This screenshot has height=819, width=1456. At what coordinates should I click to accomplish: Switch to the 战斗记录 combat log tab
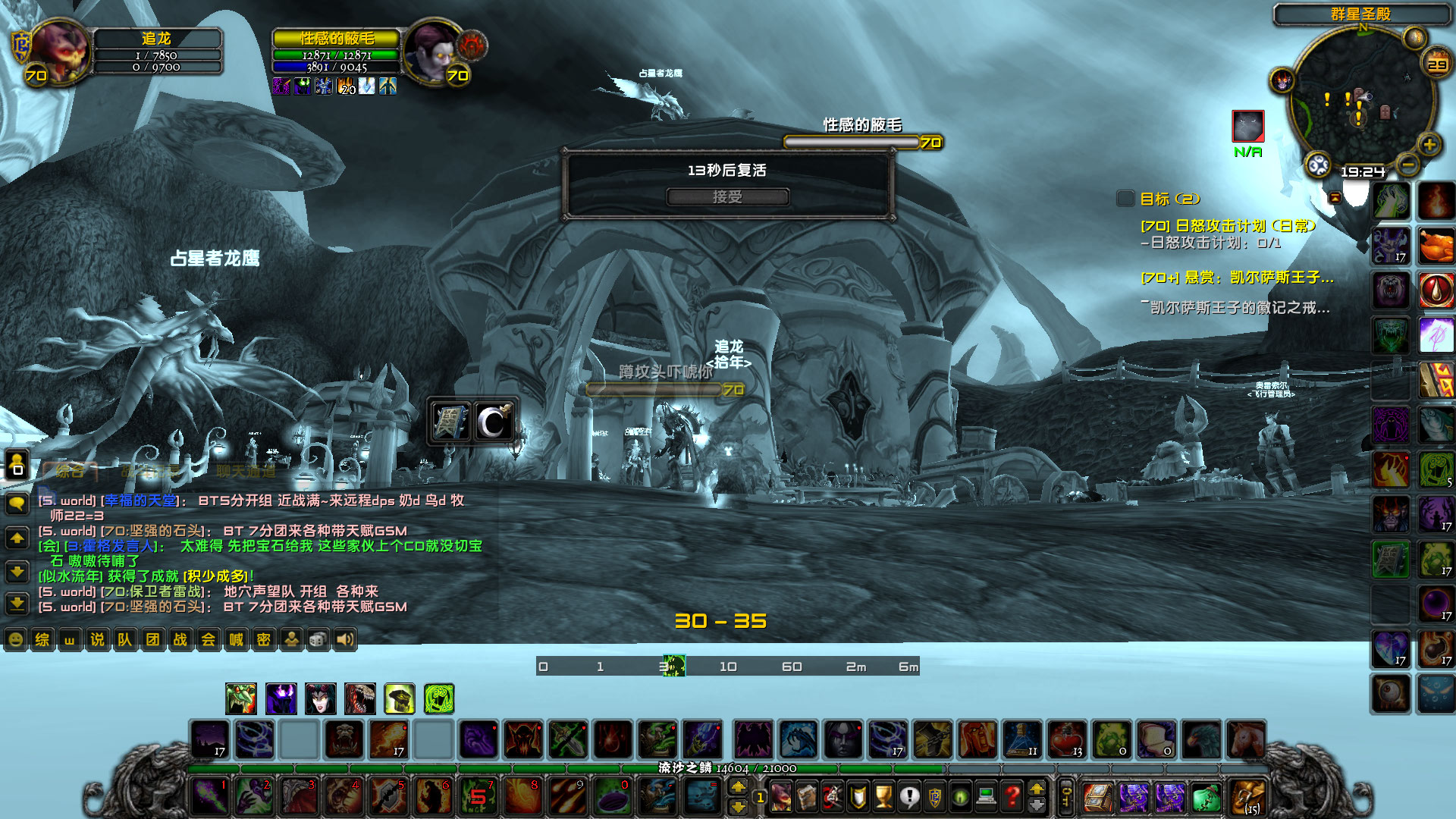[151, 472]
